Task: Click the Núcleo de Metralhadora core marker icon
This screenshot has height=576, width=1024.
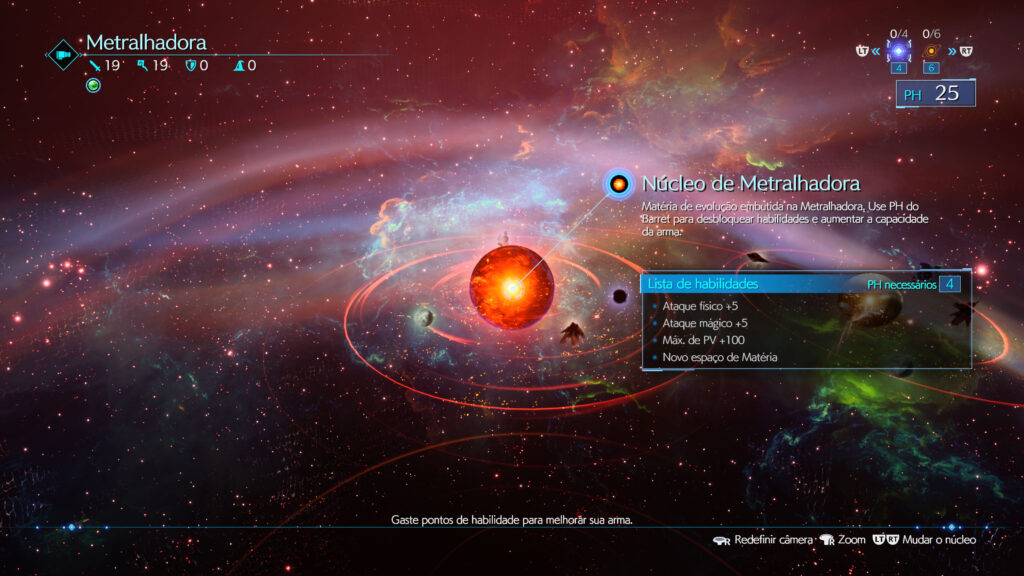Action: pyautogui.click(x=619, y=184)
